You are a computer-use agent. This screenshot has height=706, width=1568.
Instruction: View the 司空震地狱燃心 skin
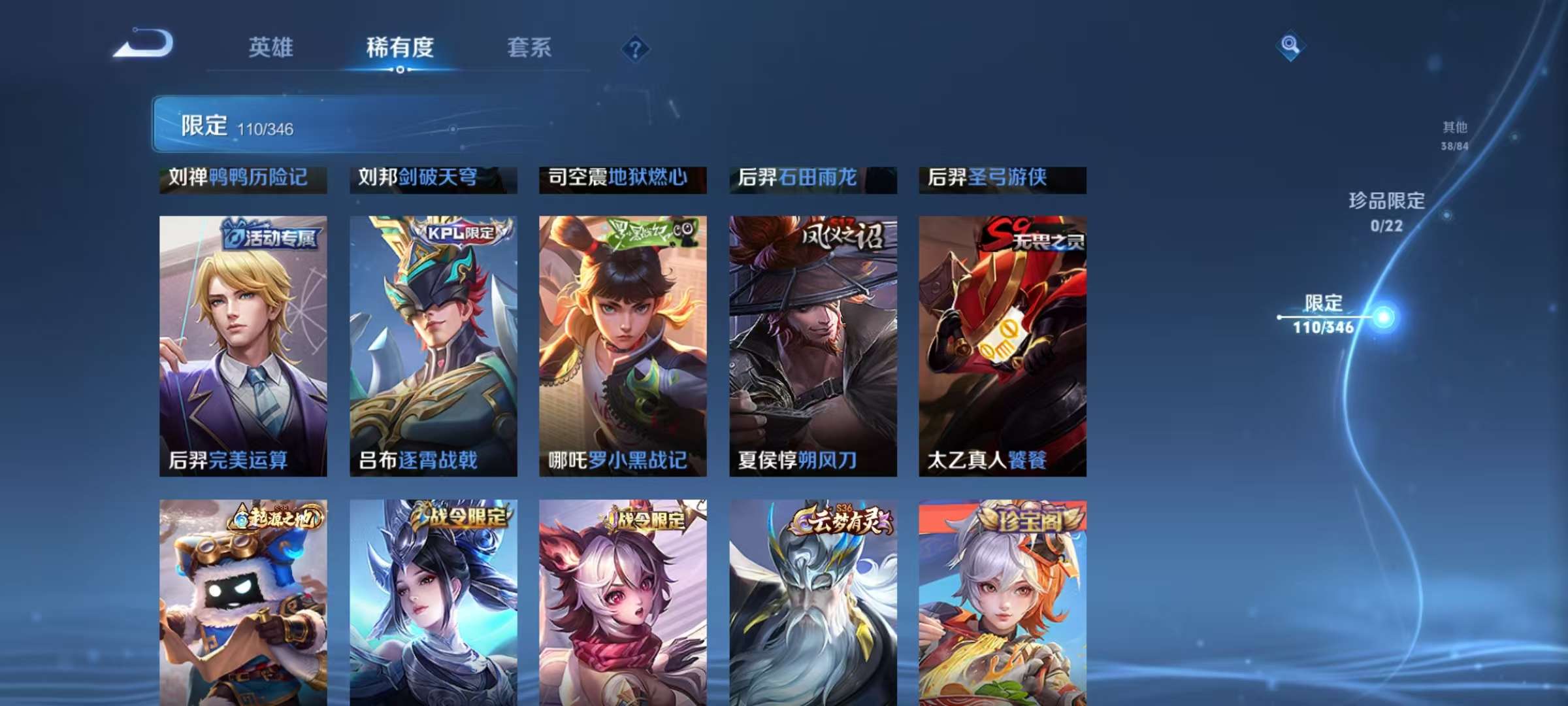tap(622, 180)
